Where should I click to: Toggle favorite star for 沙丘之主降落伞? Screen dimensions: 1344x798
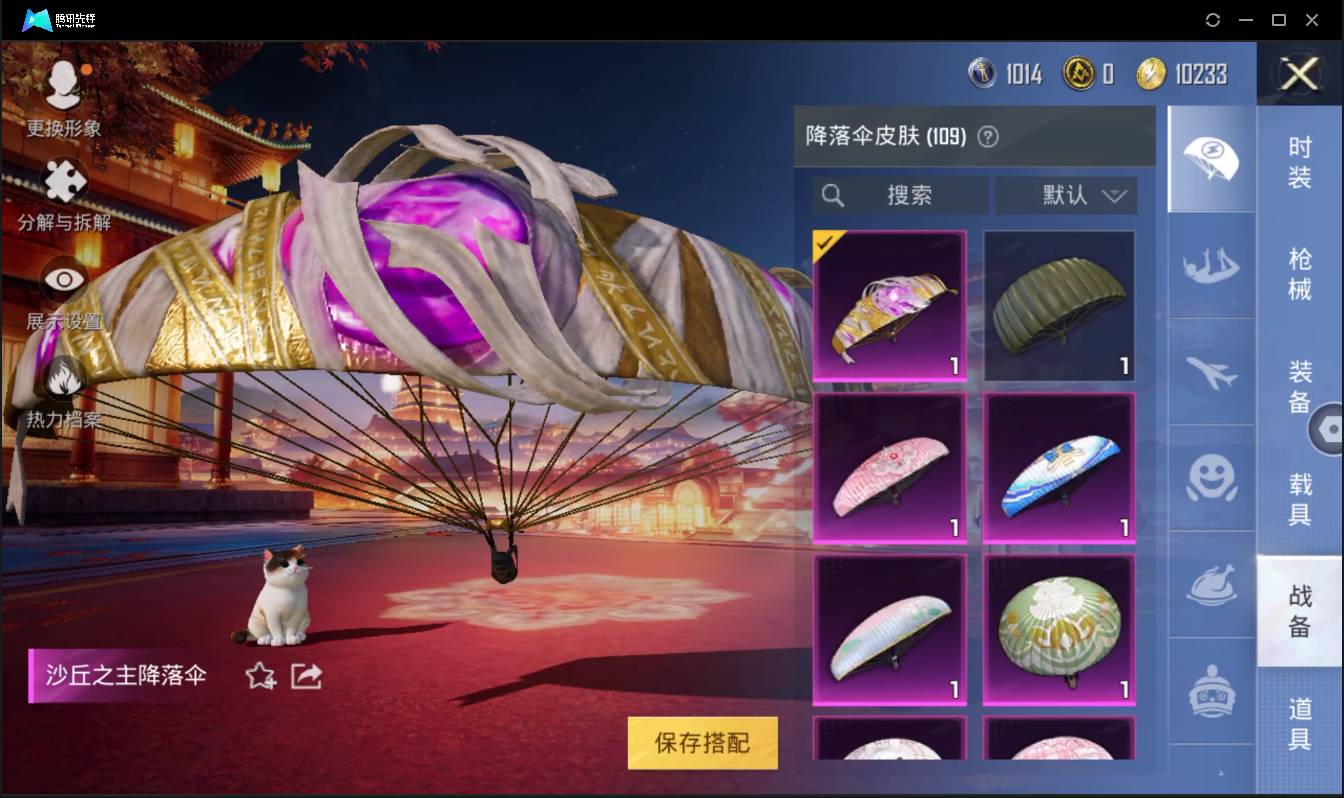(258, 676)
